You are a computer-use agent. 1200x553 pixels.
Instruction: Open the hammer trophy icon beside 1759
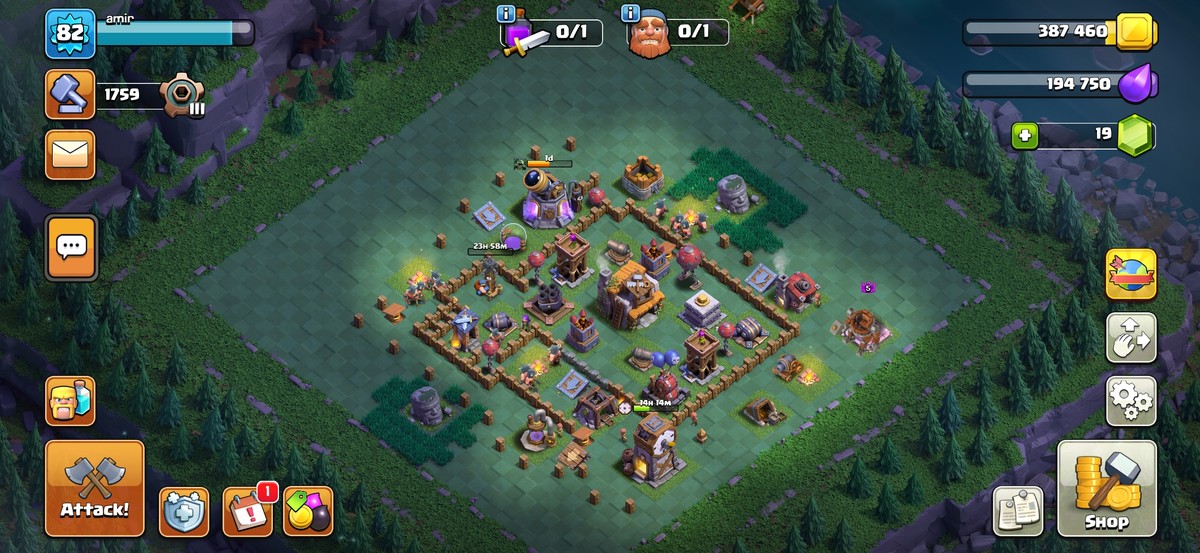click(x=70, y=96)
